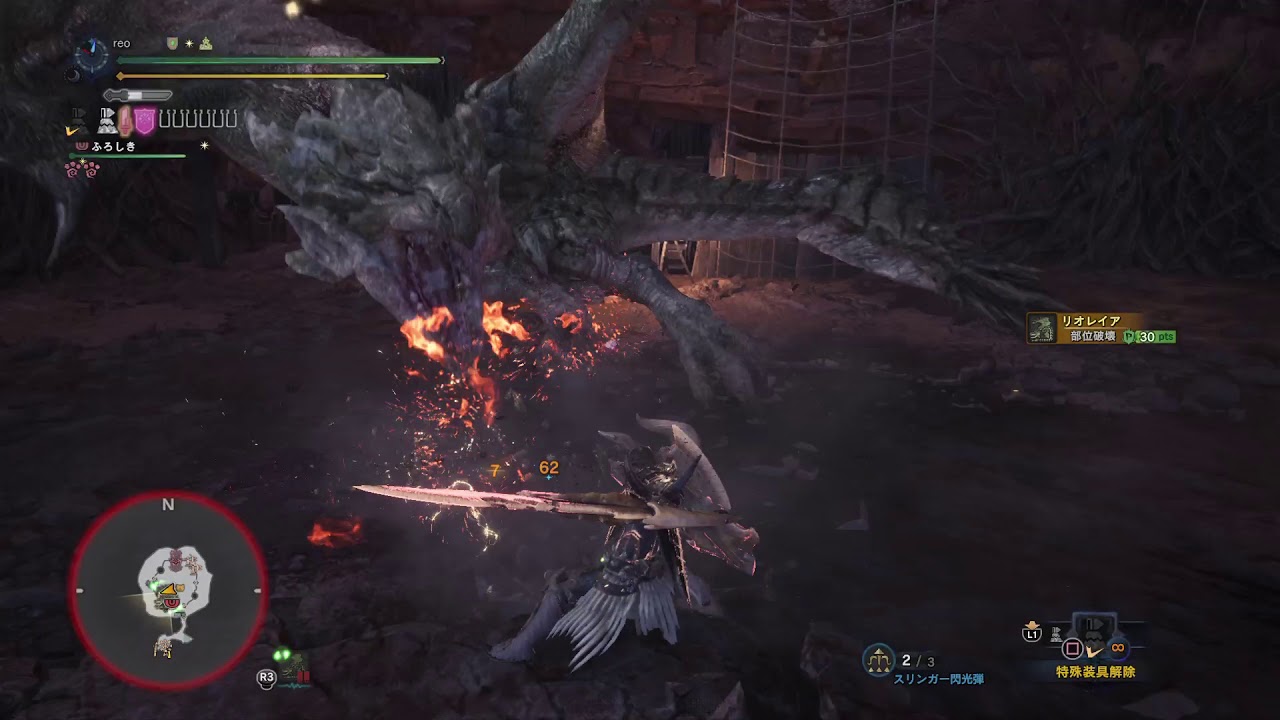Select the white special gear status icon

pos(106,121)
